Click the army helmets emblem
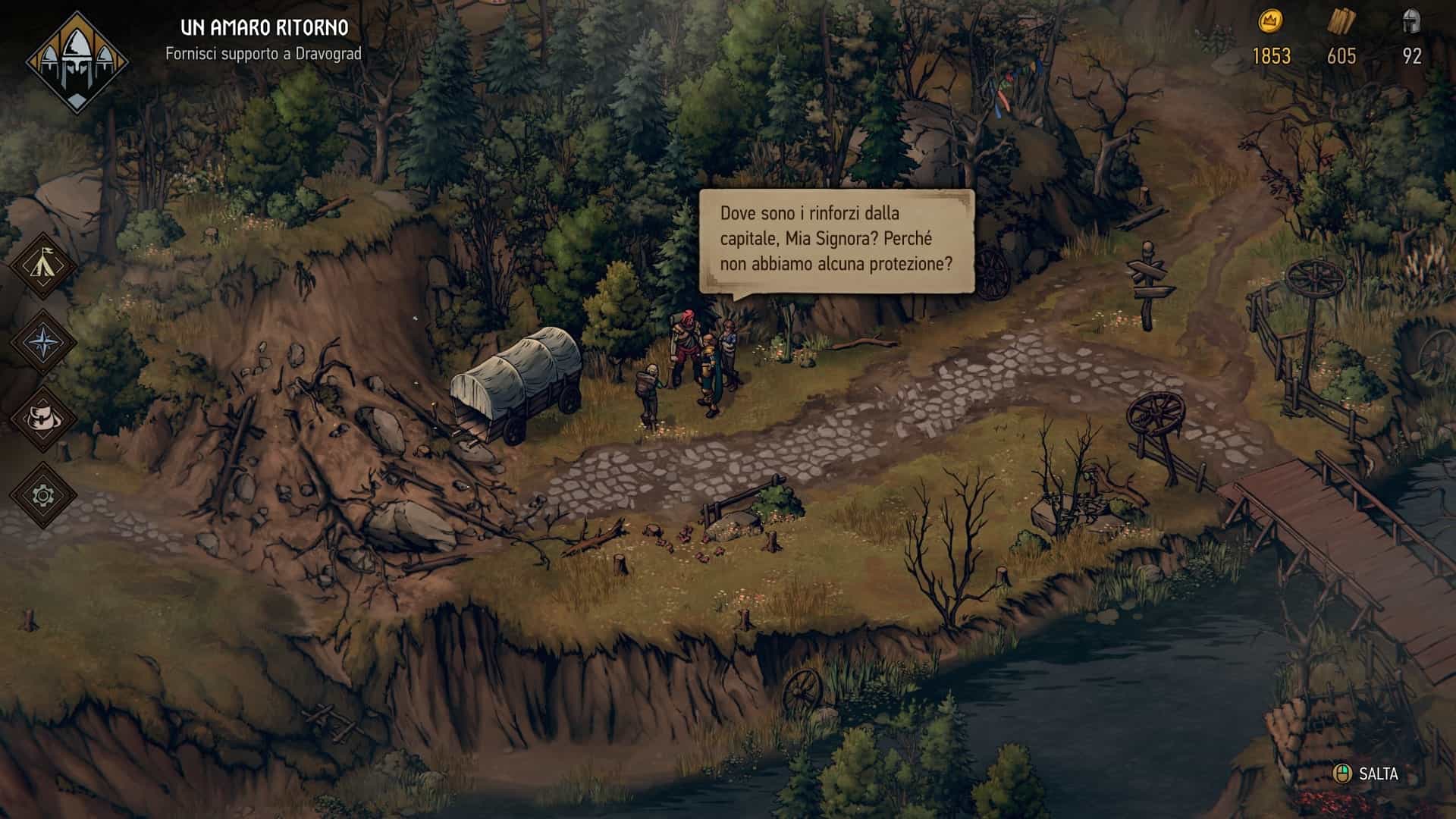Viewport: 1456px width, 819px height. click(77, 62)
